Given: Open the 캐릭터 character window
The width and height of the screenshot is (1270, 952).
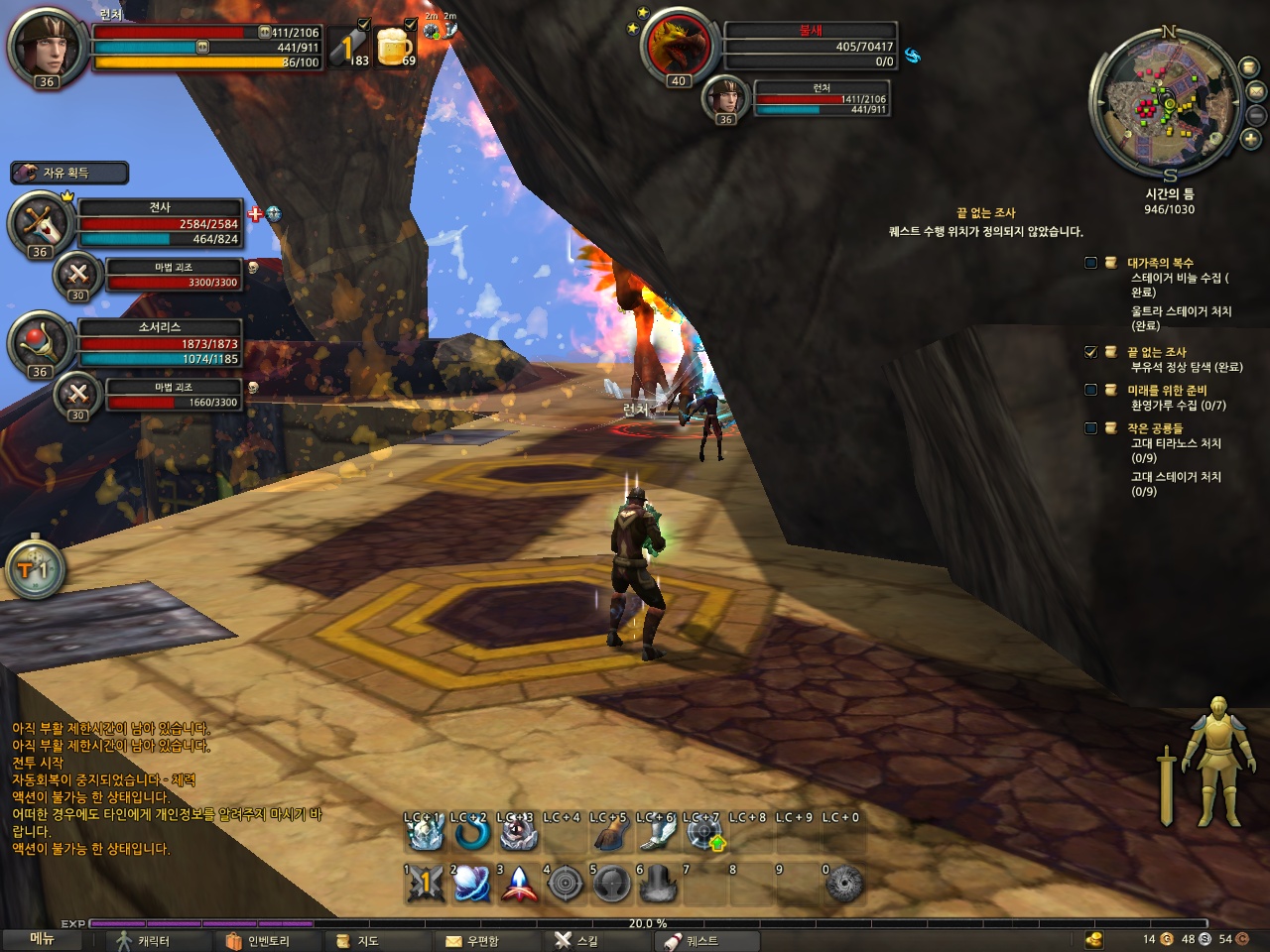Looking at the screenshot, I should [145, 940].
